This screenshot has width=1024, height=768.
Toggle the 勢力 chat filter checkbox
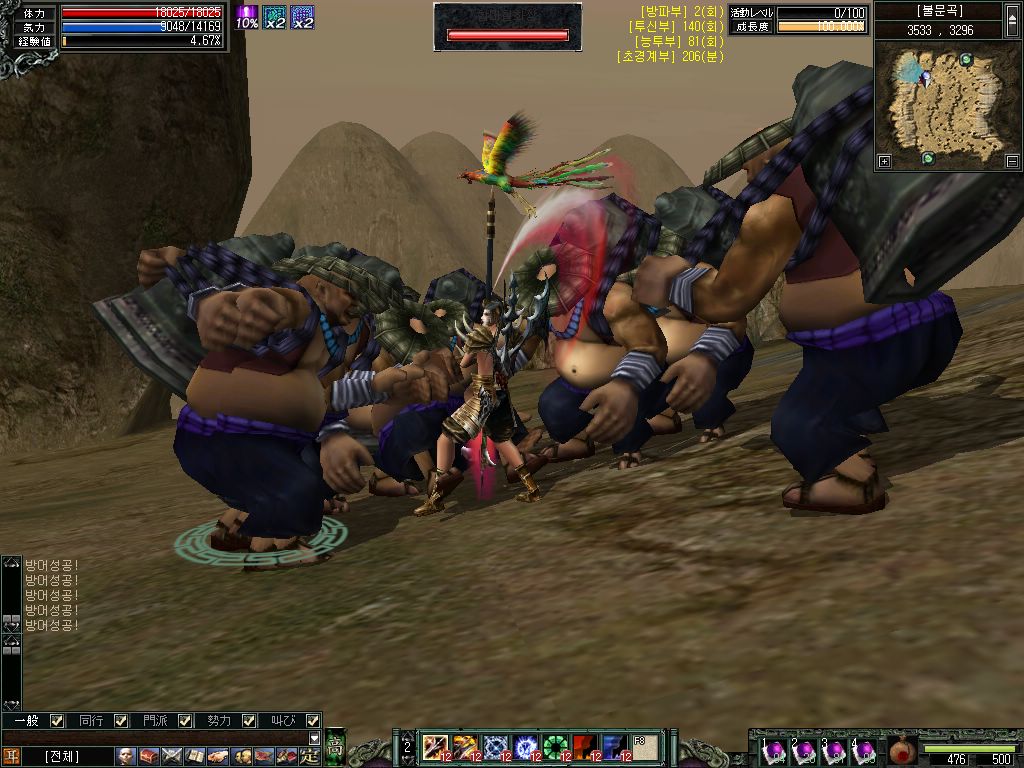[249, 720]
